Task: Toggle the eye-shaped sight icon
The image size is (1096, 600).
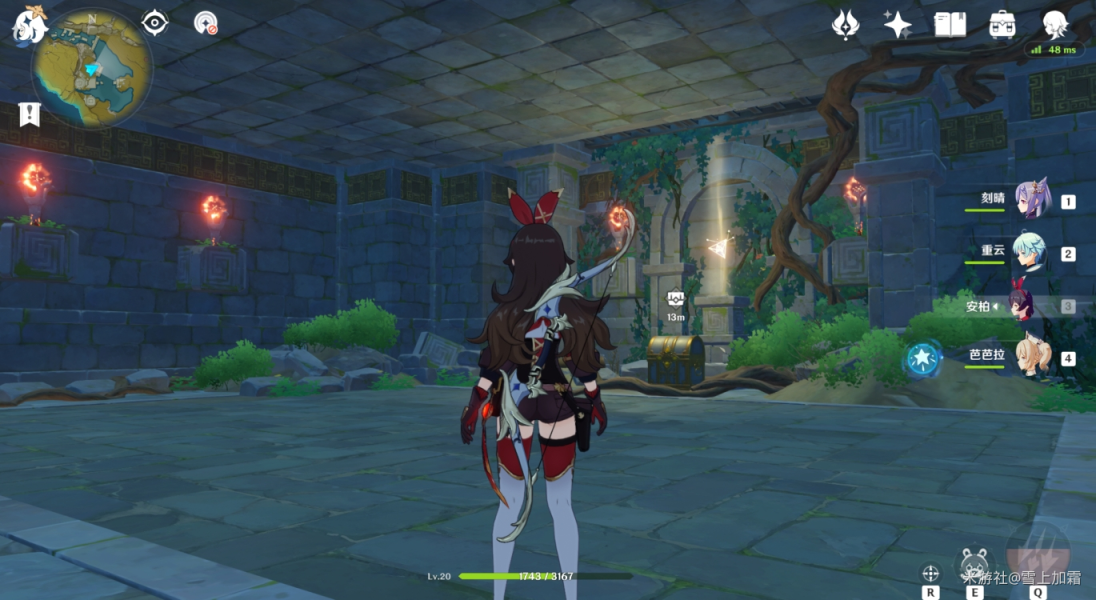Action: 155,22
